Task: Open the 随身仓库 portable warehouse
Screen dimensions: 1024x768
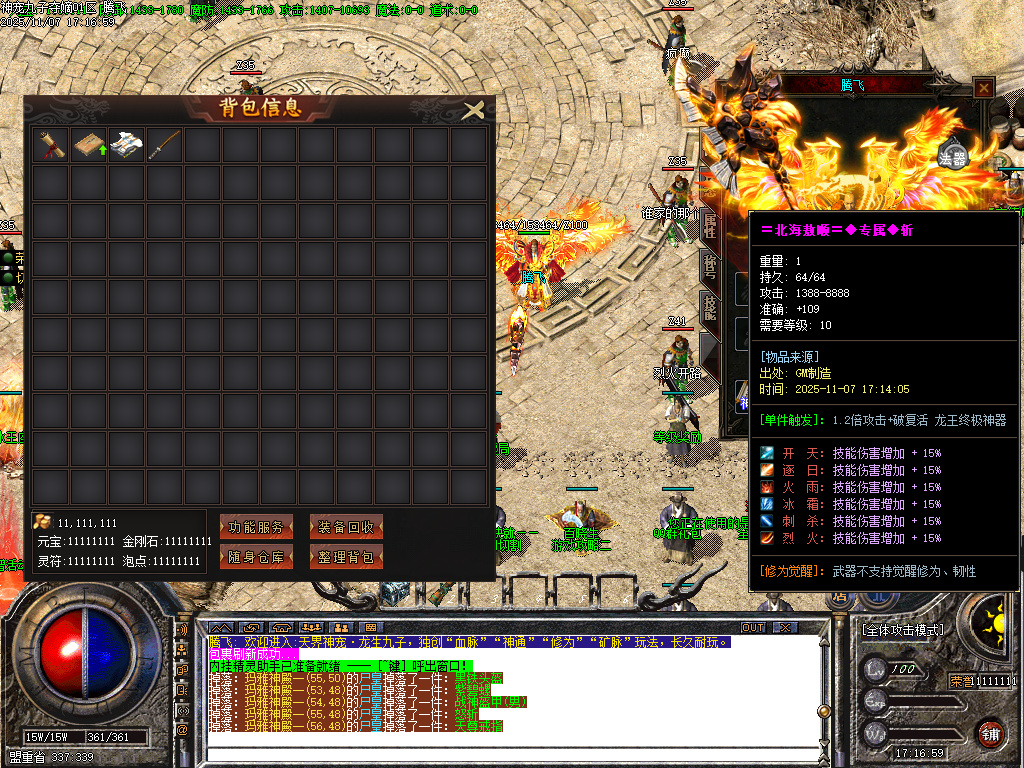Action: [256, 557]
